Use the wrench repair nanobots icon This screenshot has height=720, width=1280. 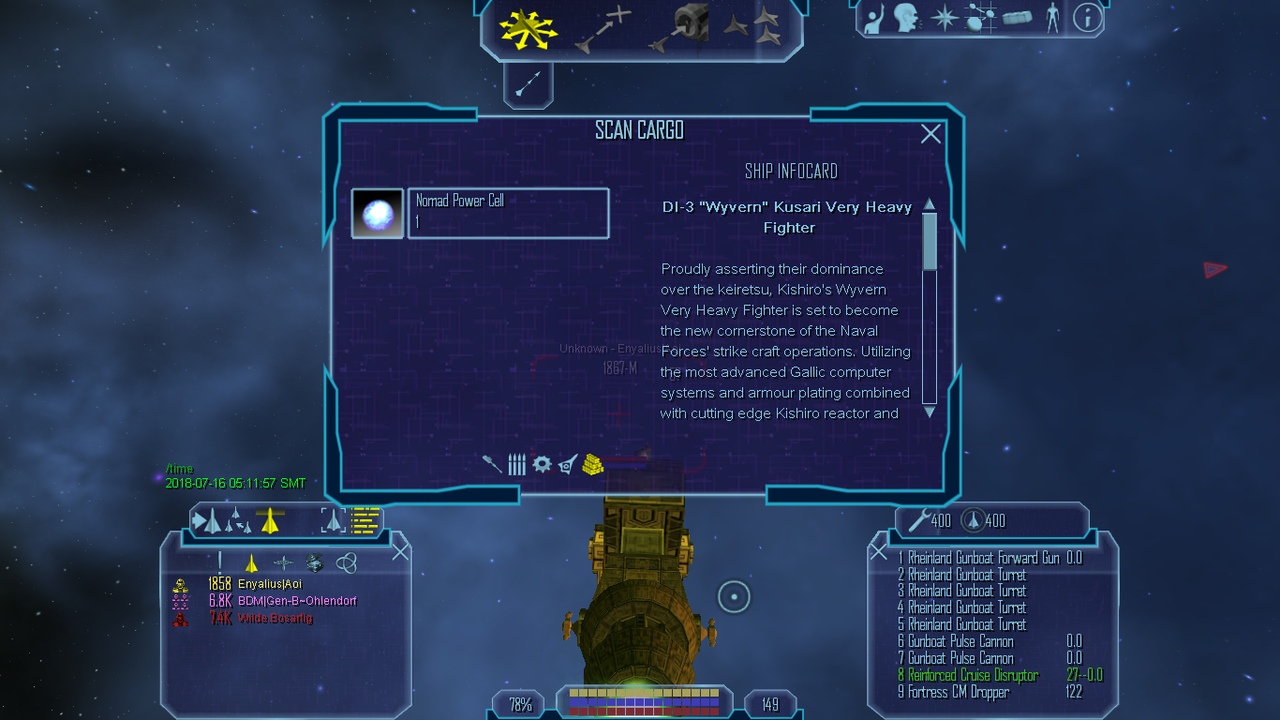point(918,520)
